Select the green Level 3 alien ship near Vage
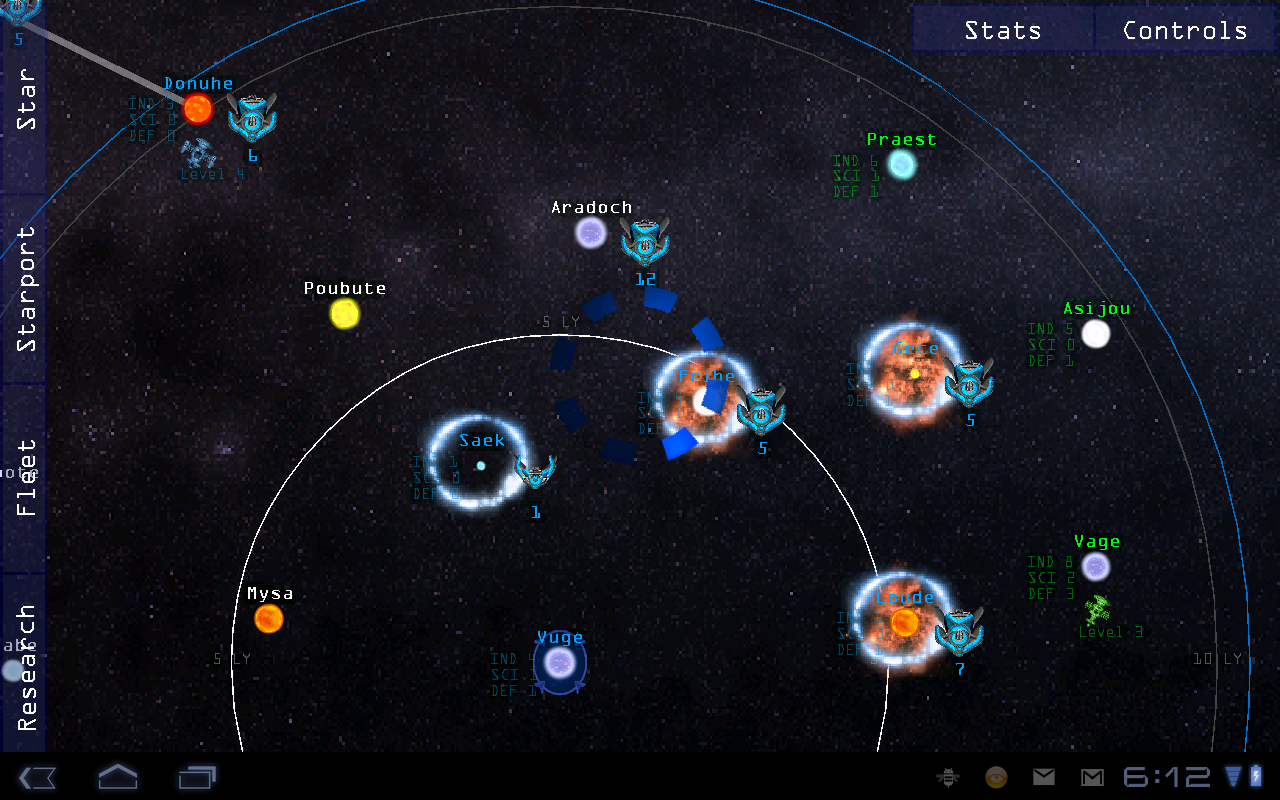 tap(1098, 608)
